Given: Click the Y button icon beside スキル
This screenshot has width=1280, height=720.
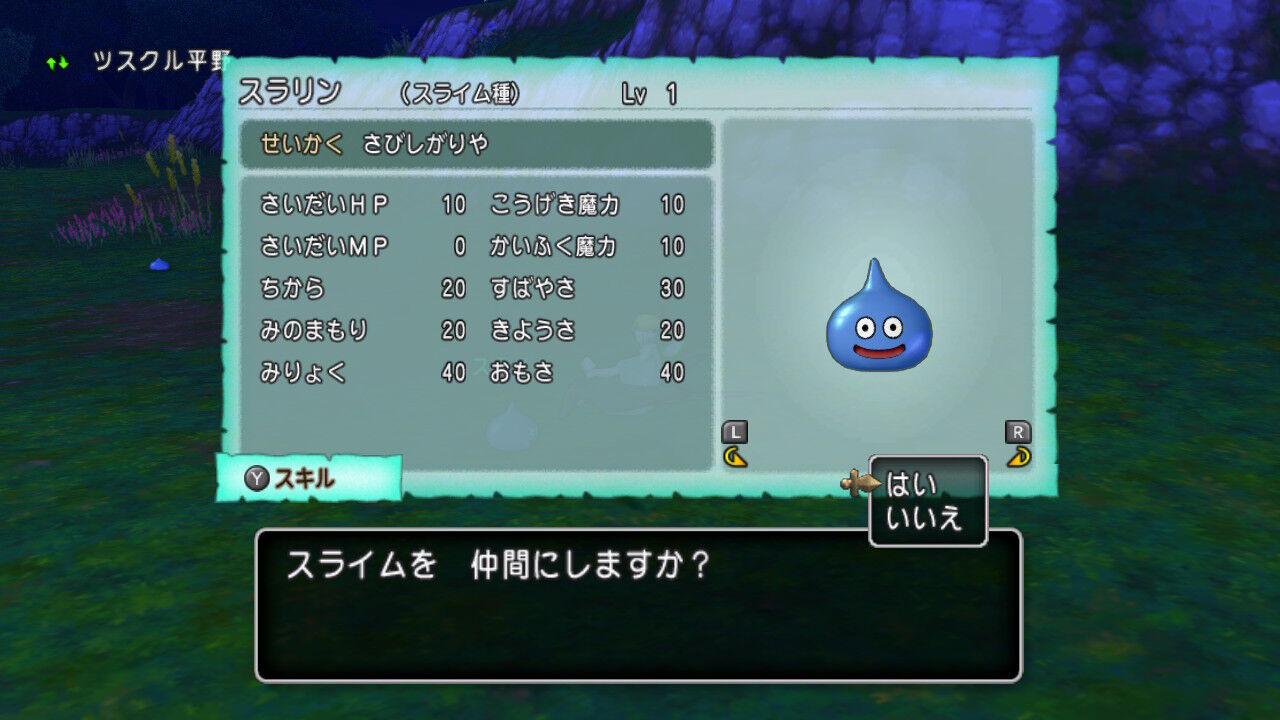Looking at the screenshot, I should tap(258, 479).
